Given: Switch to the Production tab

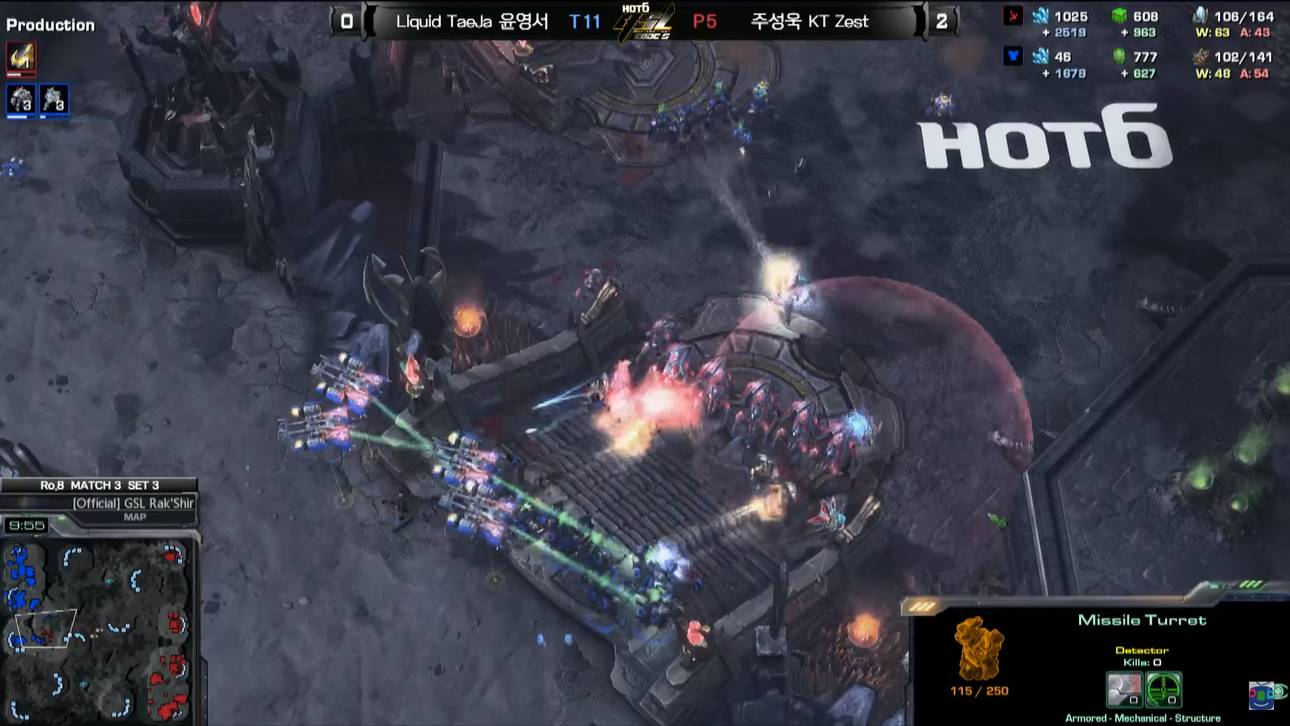Looking at the screenshot, I should (x=52, y=25).
